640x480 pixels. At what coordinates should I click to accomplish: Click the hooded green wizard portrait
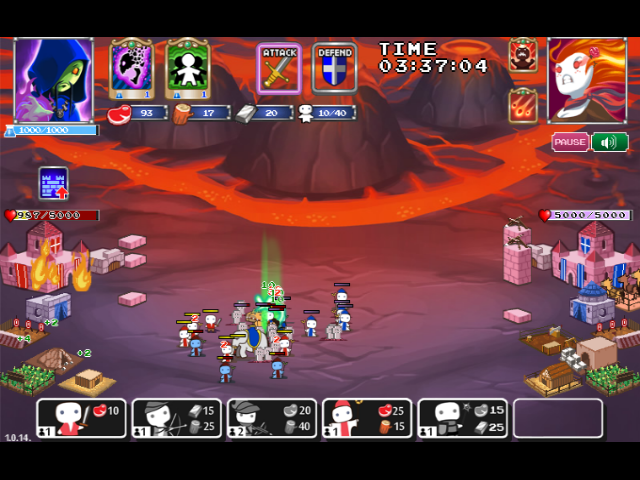pos(53,80)
